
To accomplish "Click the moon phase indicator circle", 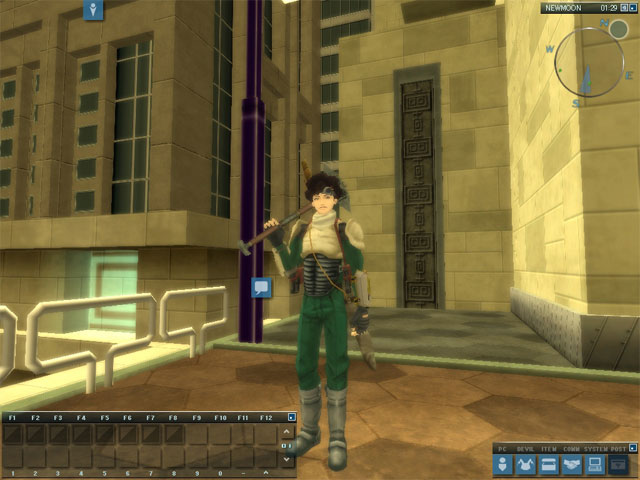I will point(618,29).
